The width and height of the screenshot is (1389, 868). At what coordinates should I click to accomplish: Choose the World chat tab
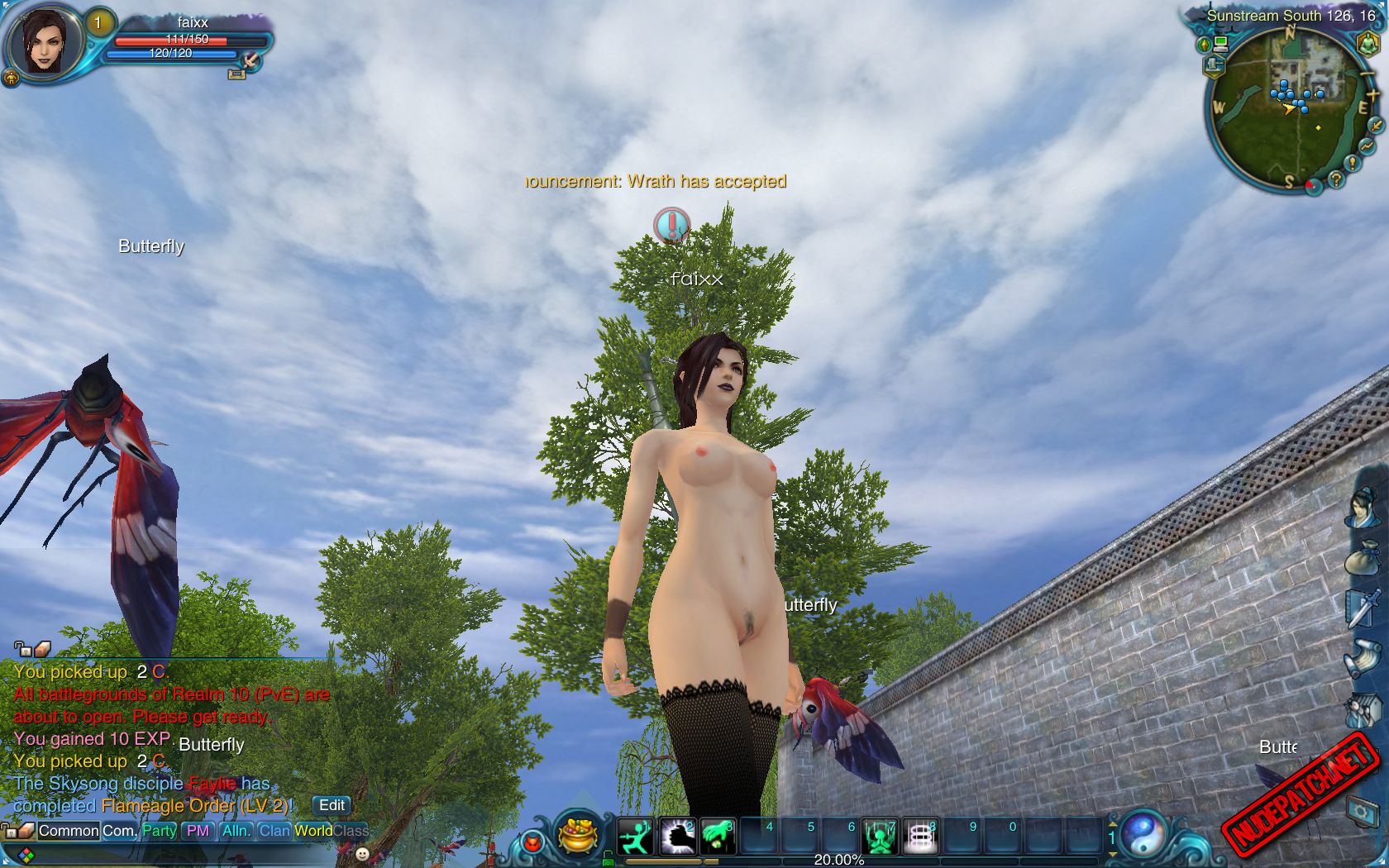(x=313, y=831)
